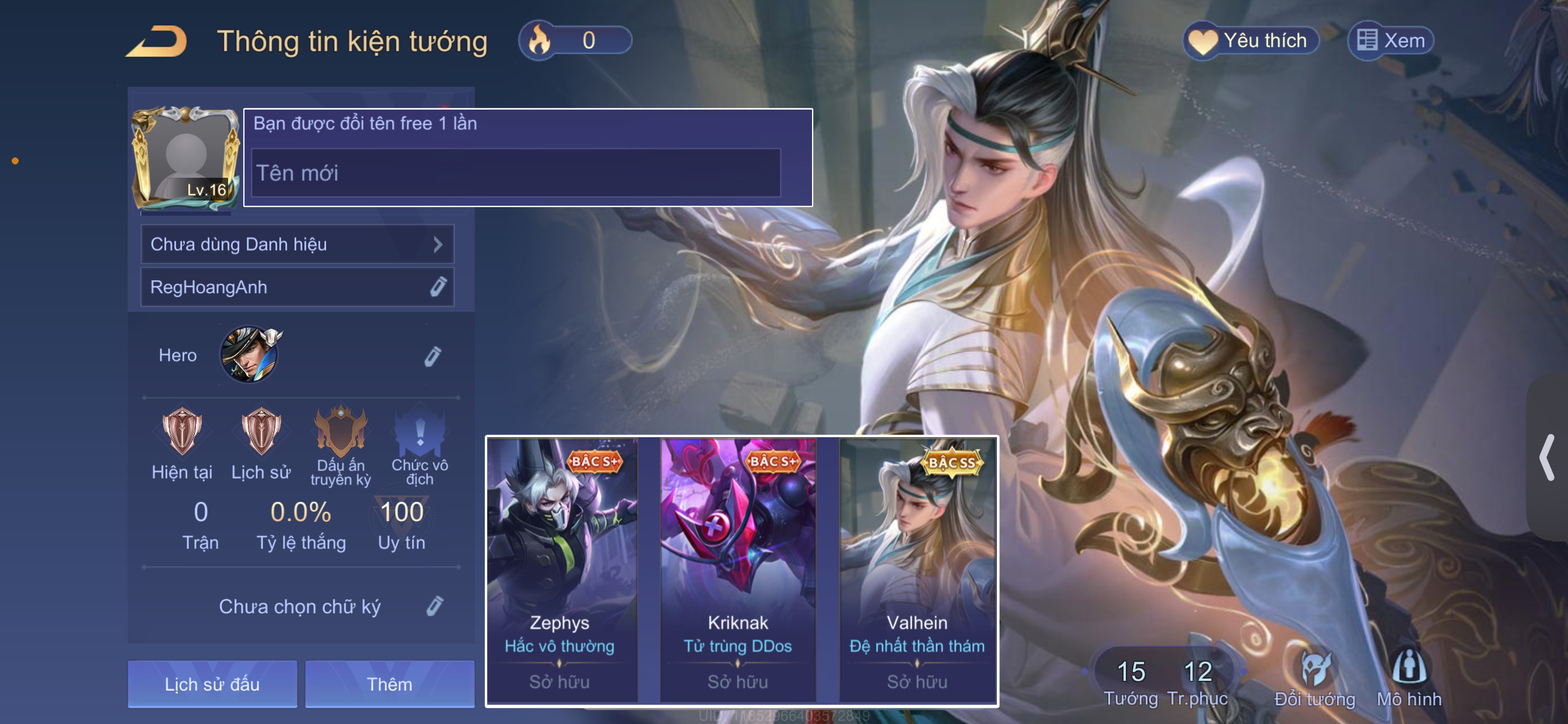Go back using the golden arrow

(x=157, y=41)
